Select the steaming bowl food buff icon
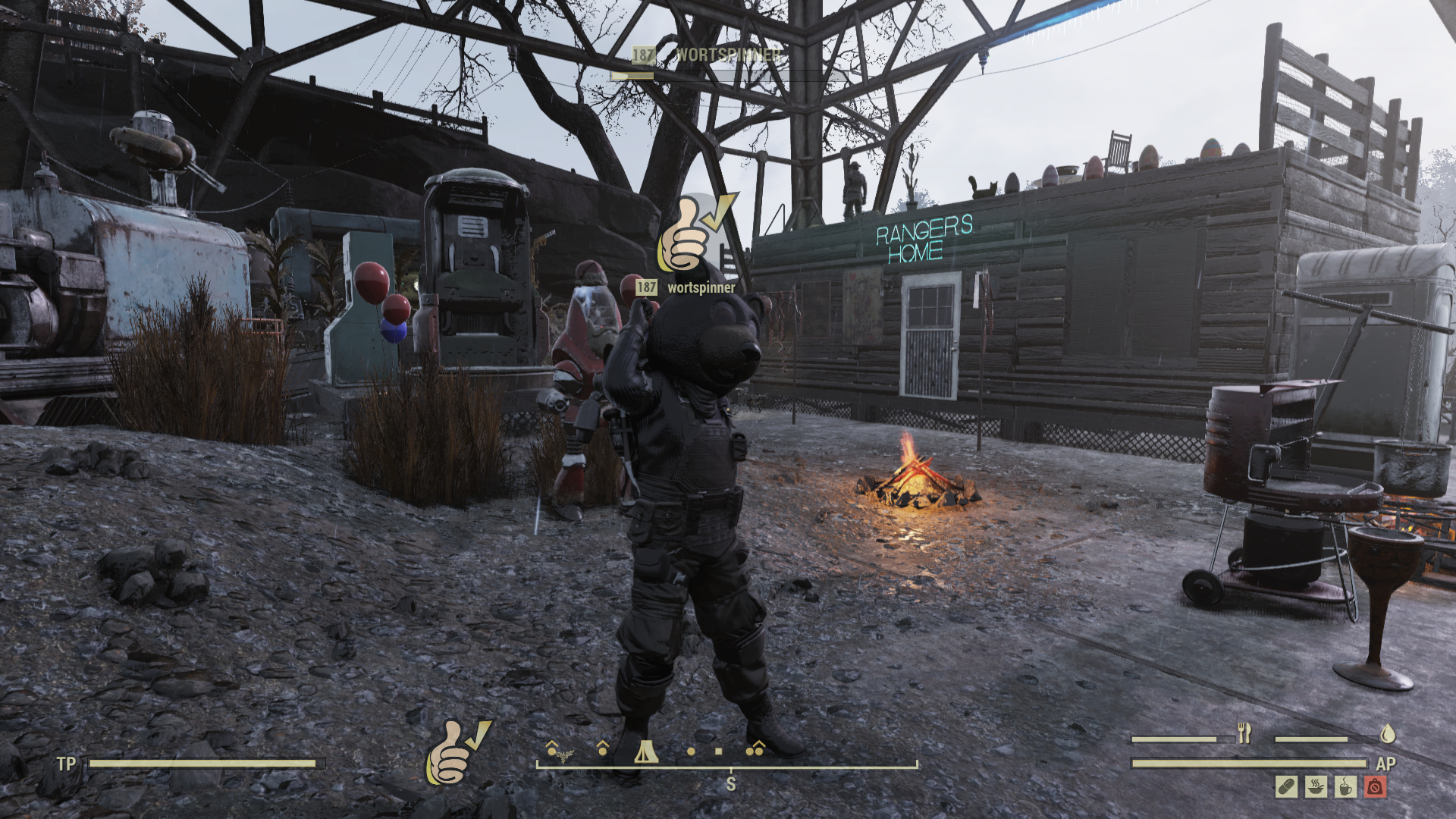The height and width of the screenshot is (819, 1456). pos(1316,787)
